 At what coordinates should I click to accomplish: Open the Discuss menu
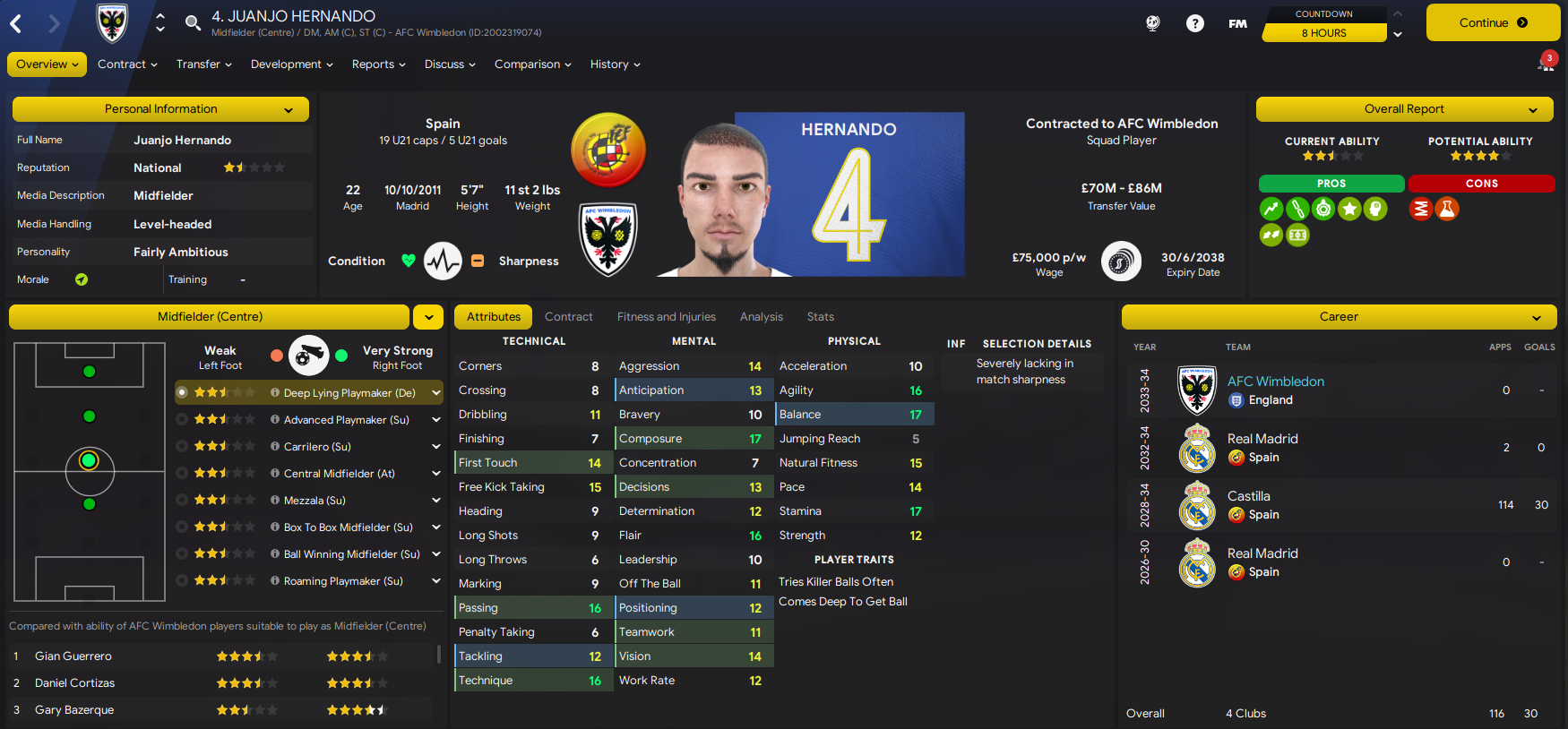449,64
